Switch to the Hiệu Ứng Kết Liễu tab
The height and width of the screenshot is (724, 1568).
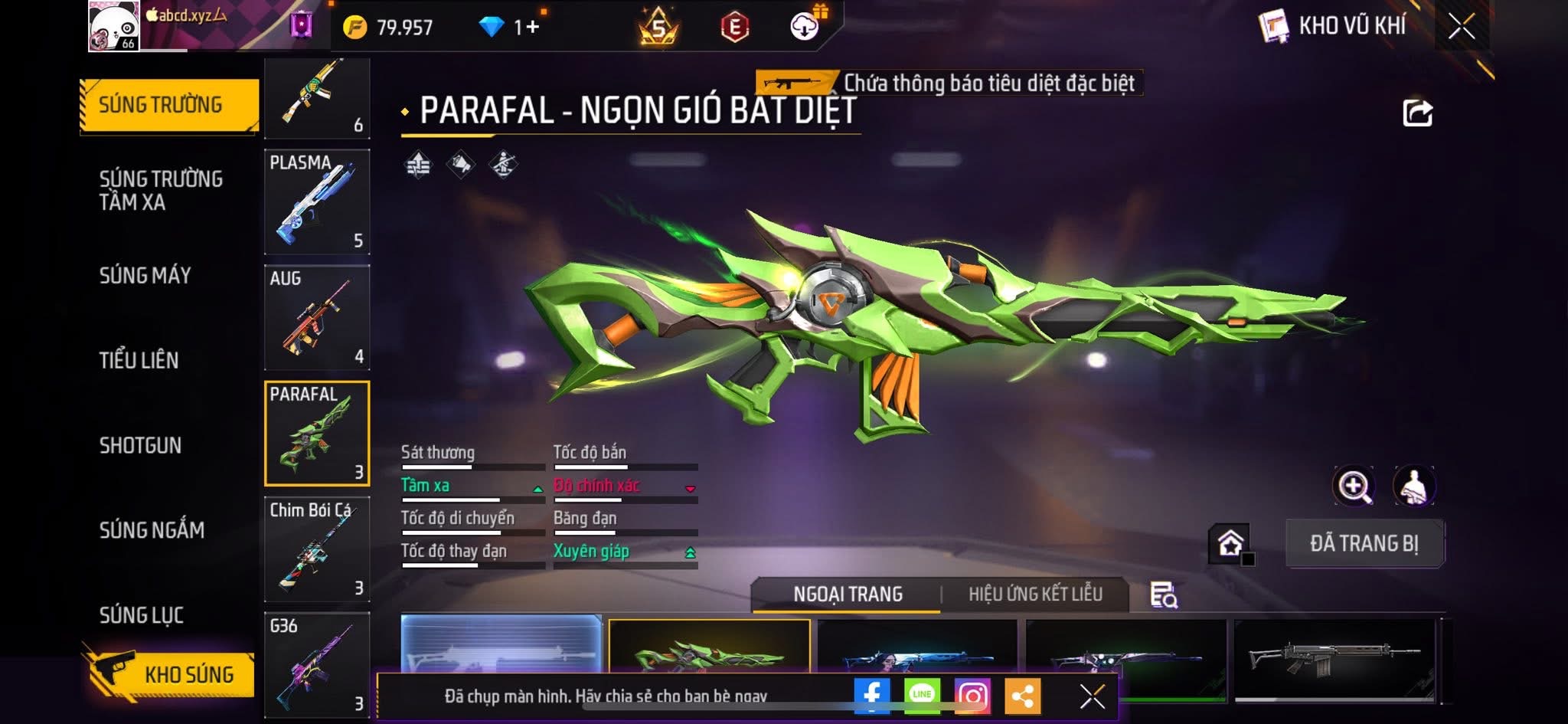(x=1035, y=594)
